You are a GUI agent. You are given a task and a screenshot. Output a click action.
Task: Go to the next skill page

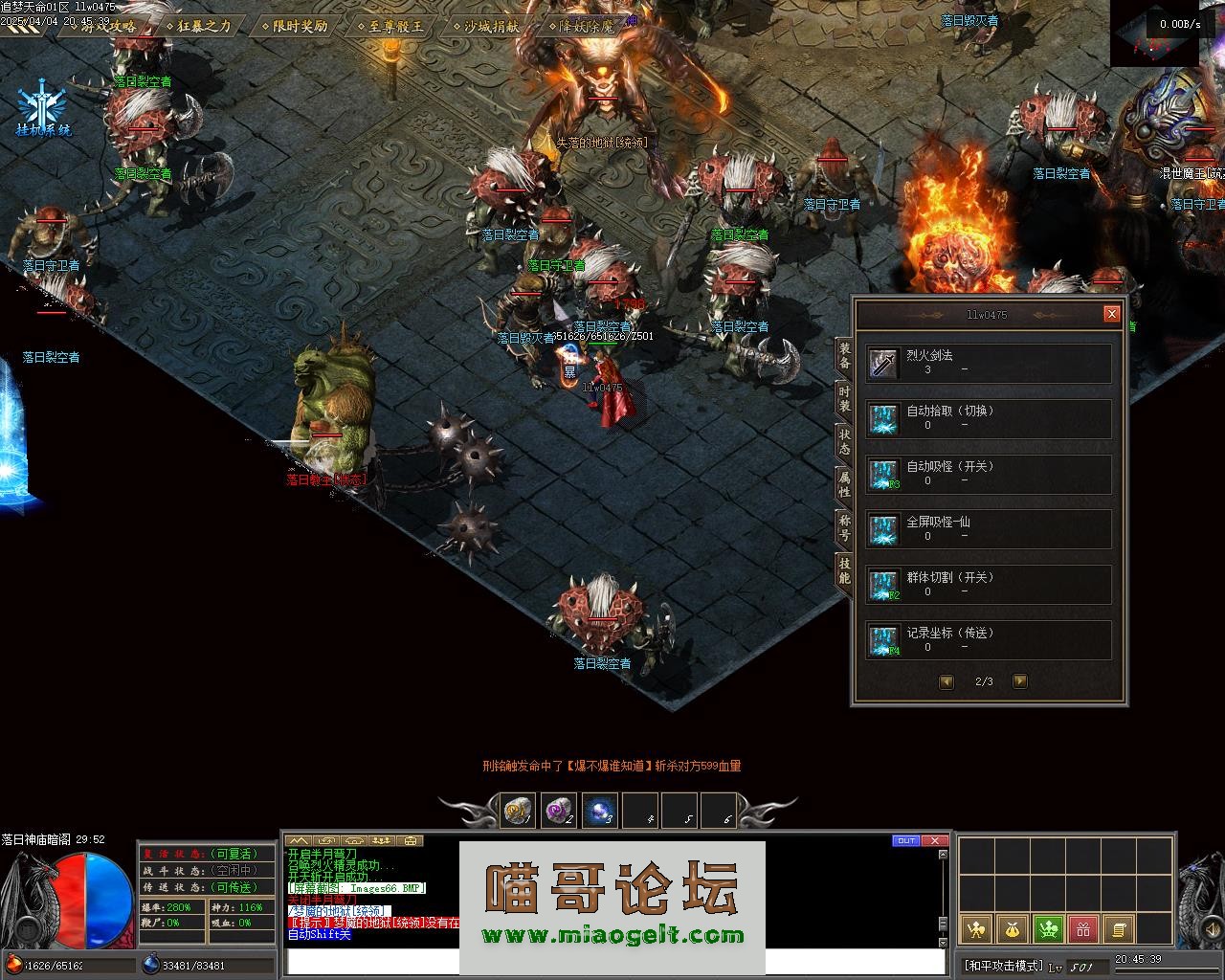pyautogui.click(x=1020, y=681)
